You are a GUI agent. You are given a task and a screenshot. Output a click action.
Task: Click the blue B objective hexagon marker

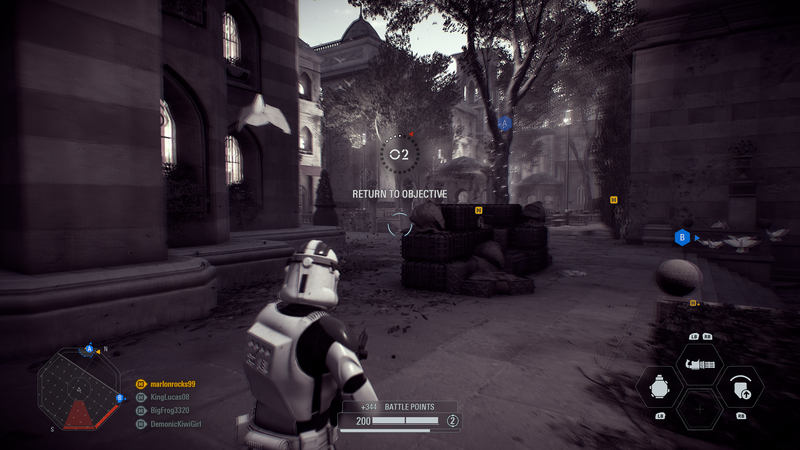click(x=682, y=237)
